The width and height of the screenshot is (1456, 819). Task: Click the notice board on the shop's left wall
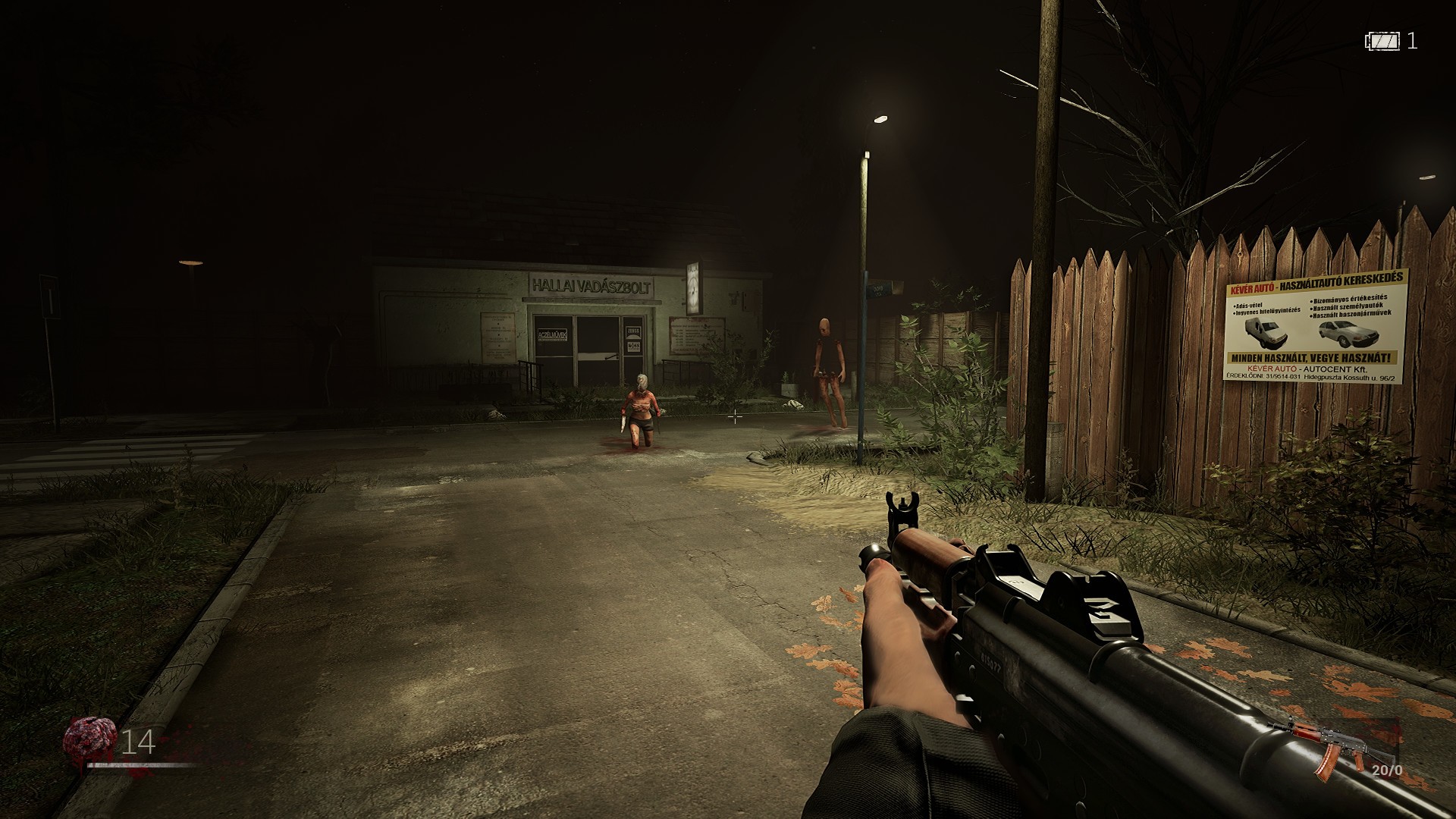point(499,337)
